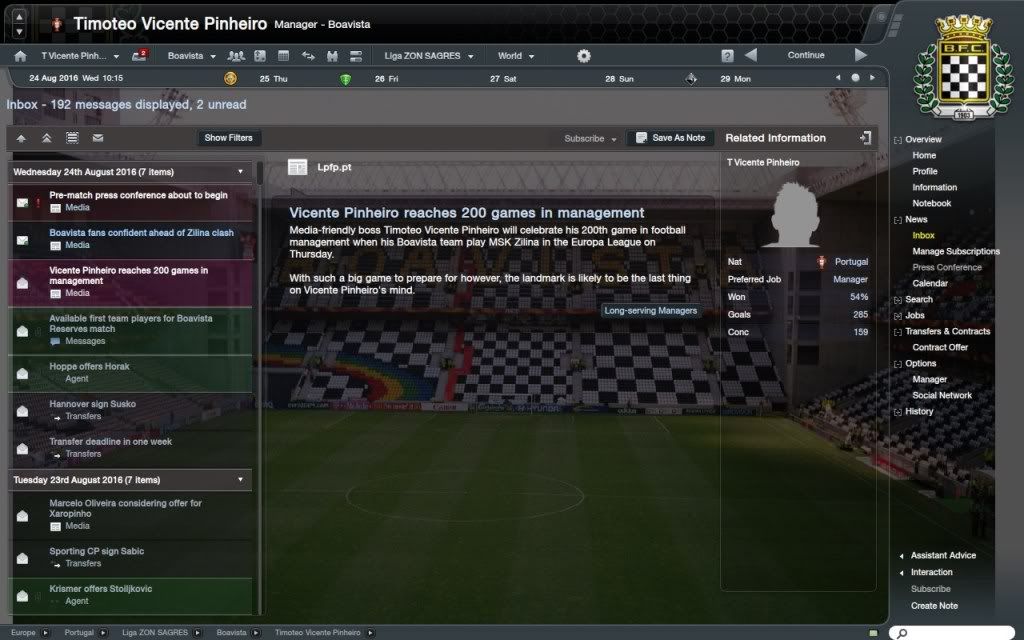
Task: Open Assistant Advice
Action: (943, 556)
